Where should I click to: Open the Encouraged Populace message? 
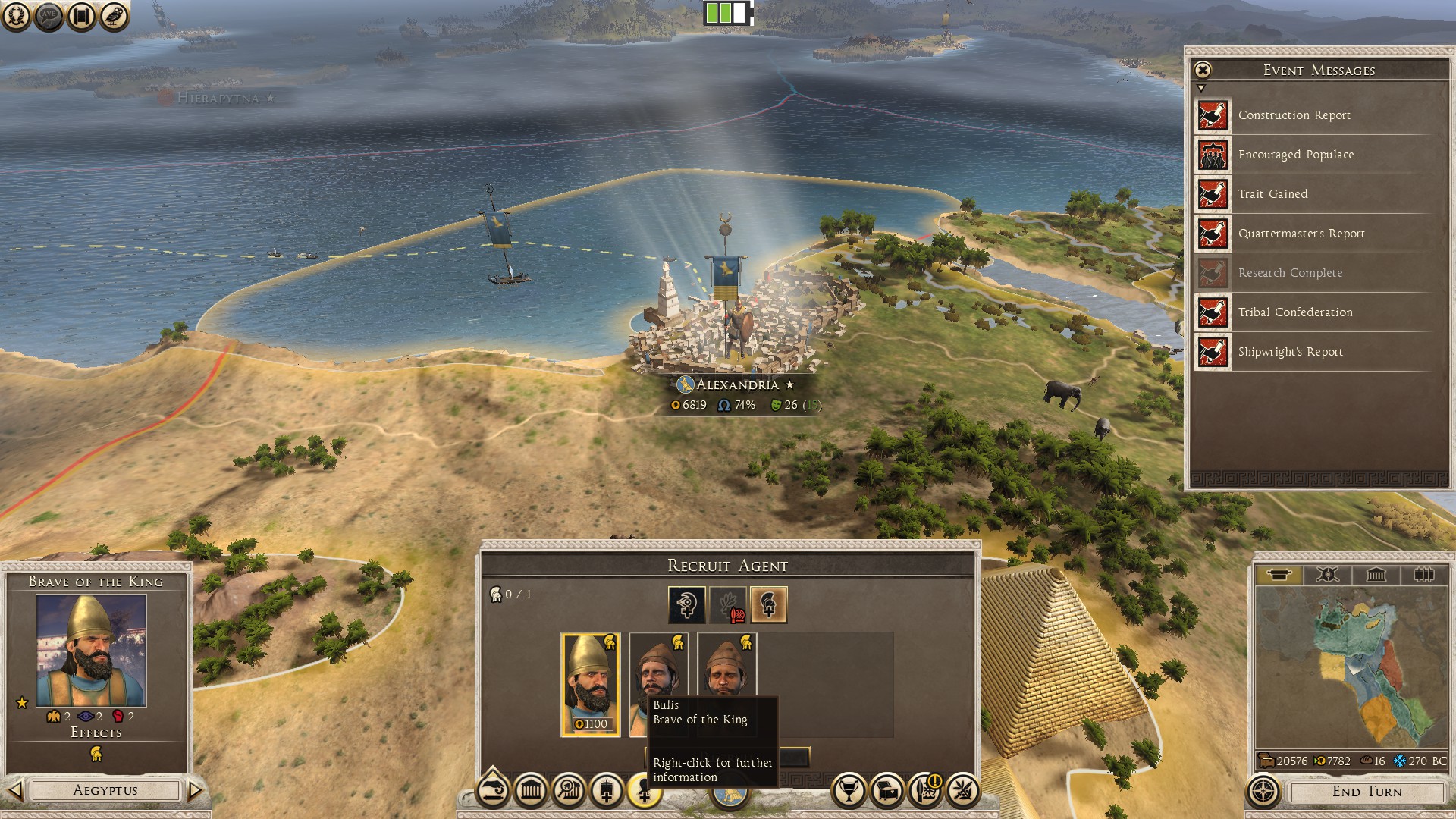(1295, 155)
